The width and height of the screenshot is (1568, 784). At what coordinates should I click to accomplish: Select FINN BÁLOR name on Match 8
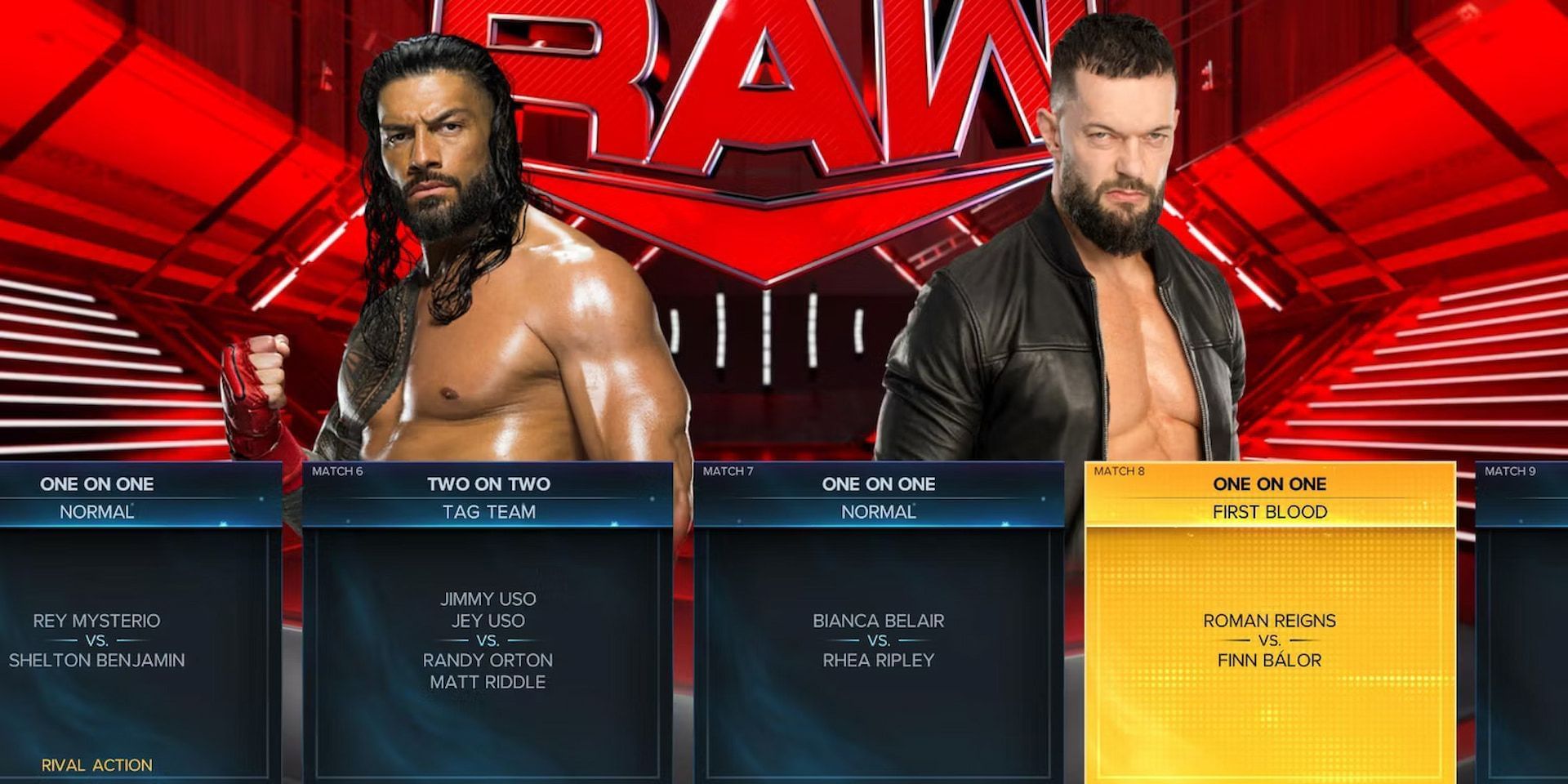pos(1270,660)
